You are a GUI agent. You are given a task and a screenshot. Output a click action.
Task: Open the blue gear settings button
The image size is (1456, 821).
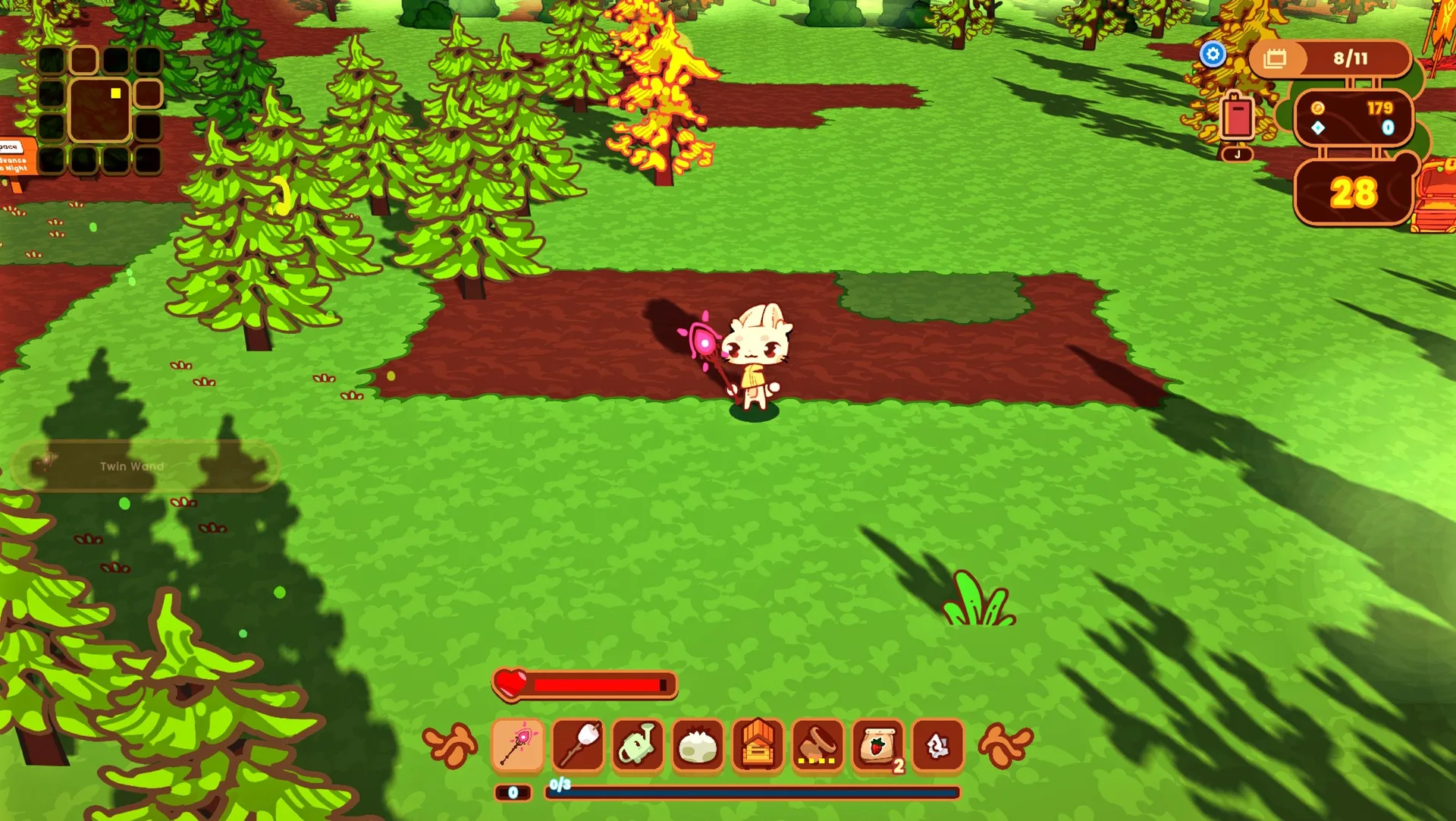click(x=1213, y=54)
